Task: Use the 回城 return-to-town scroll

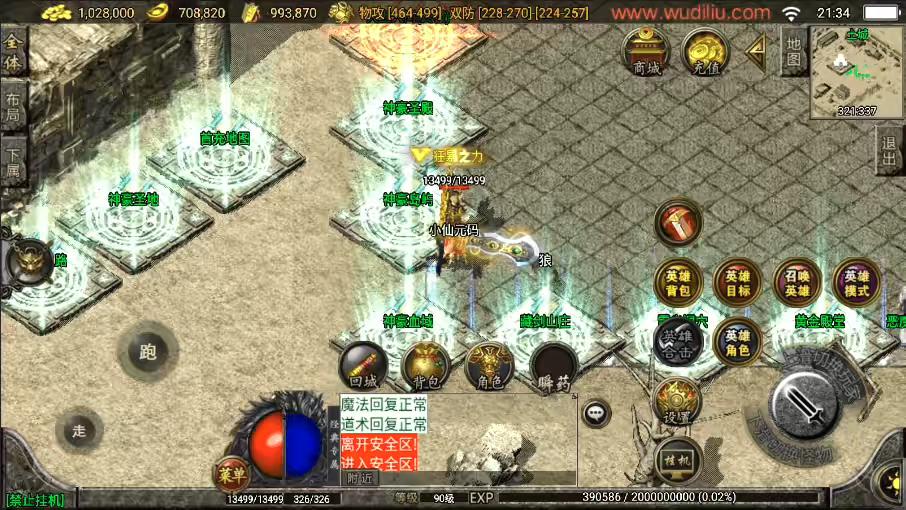Action: tap(363, 366)
